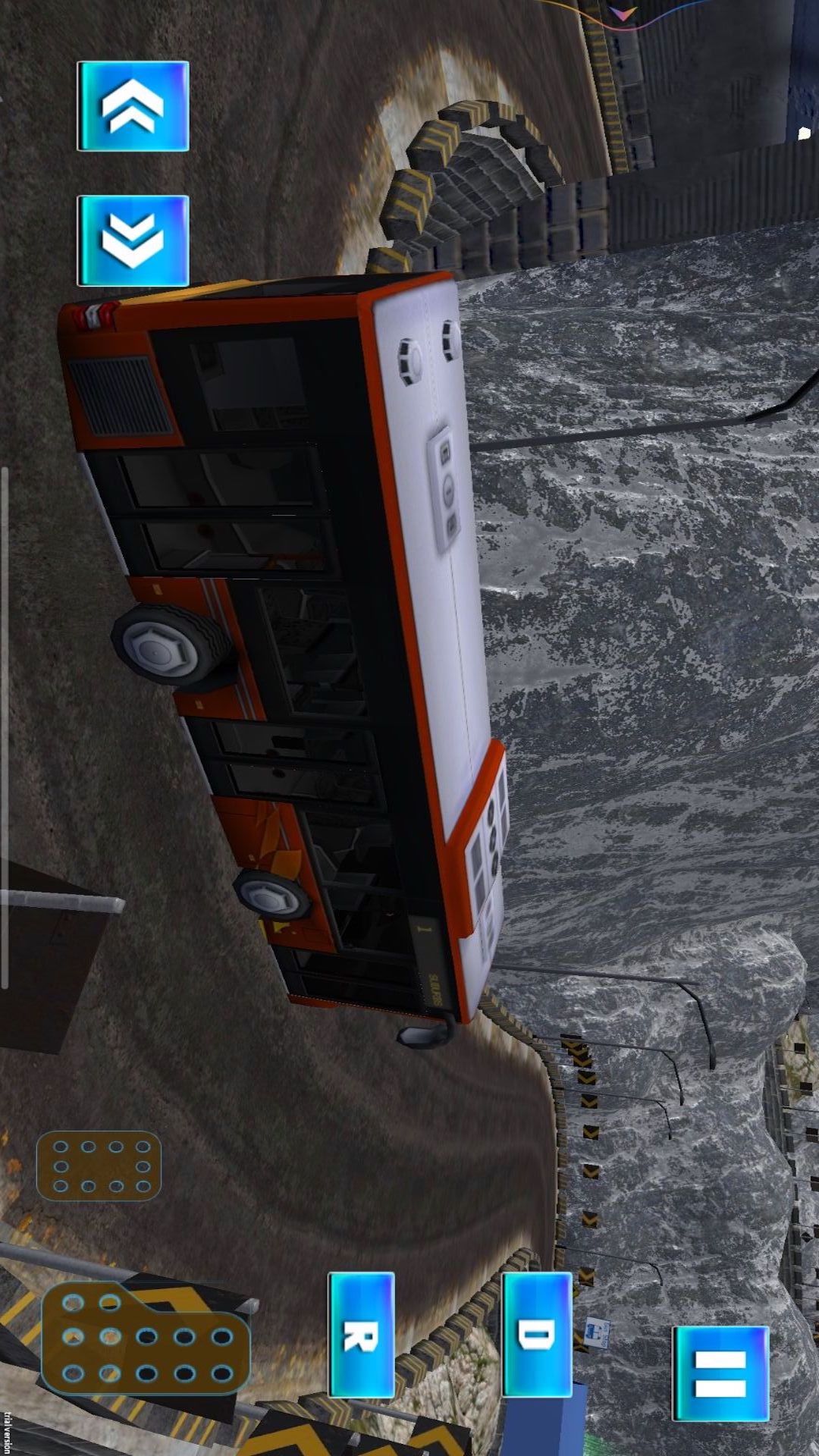Shift into the D drive gear
The image size is (819, 1456).
point(536,1335)
